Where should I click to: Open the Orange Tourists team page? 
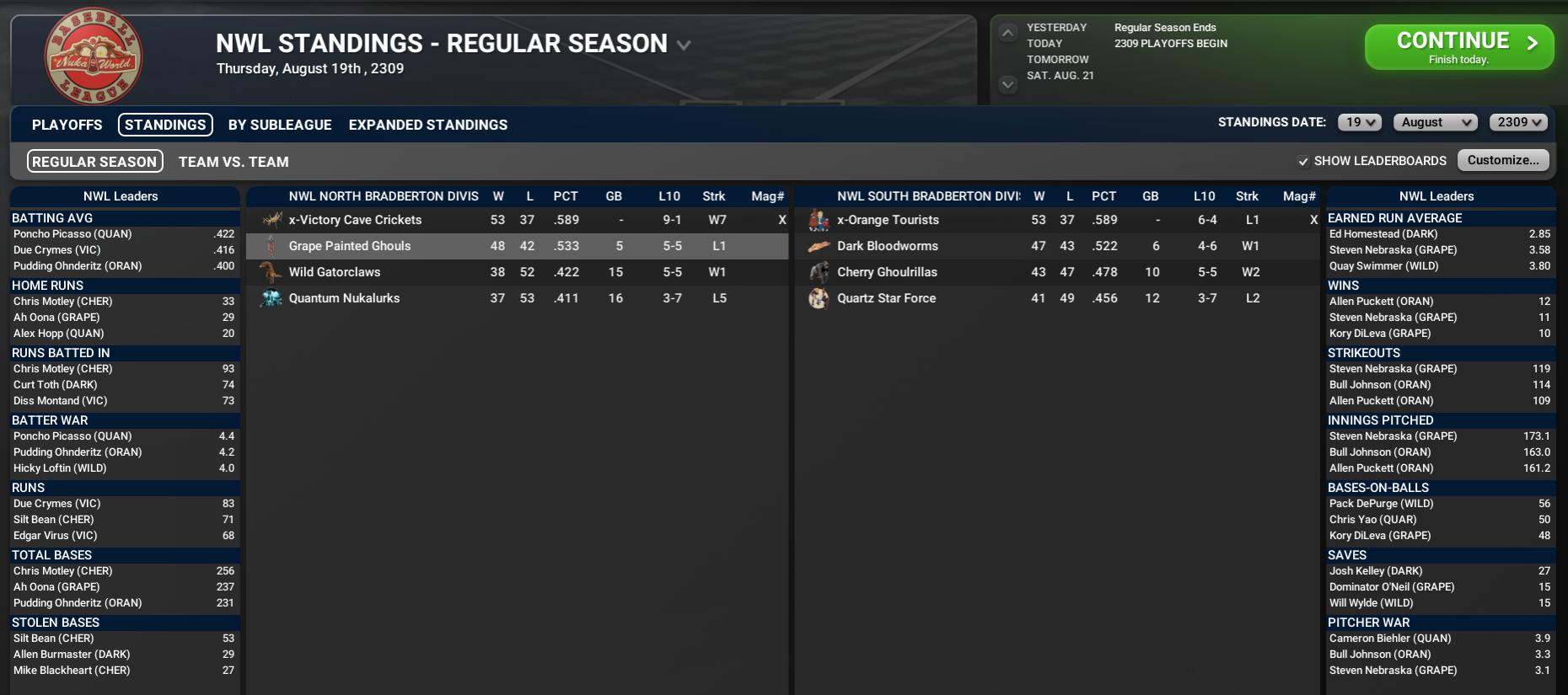(888, 220)
